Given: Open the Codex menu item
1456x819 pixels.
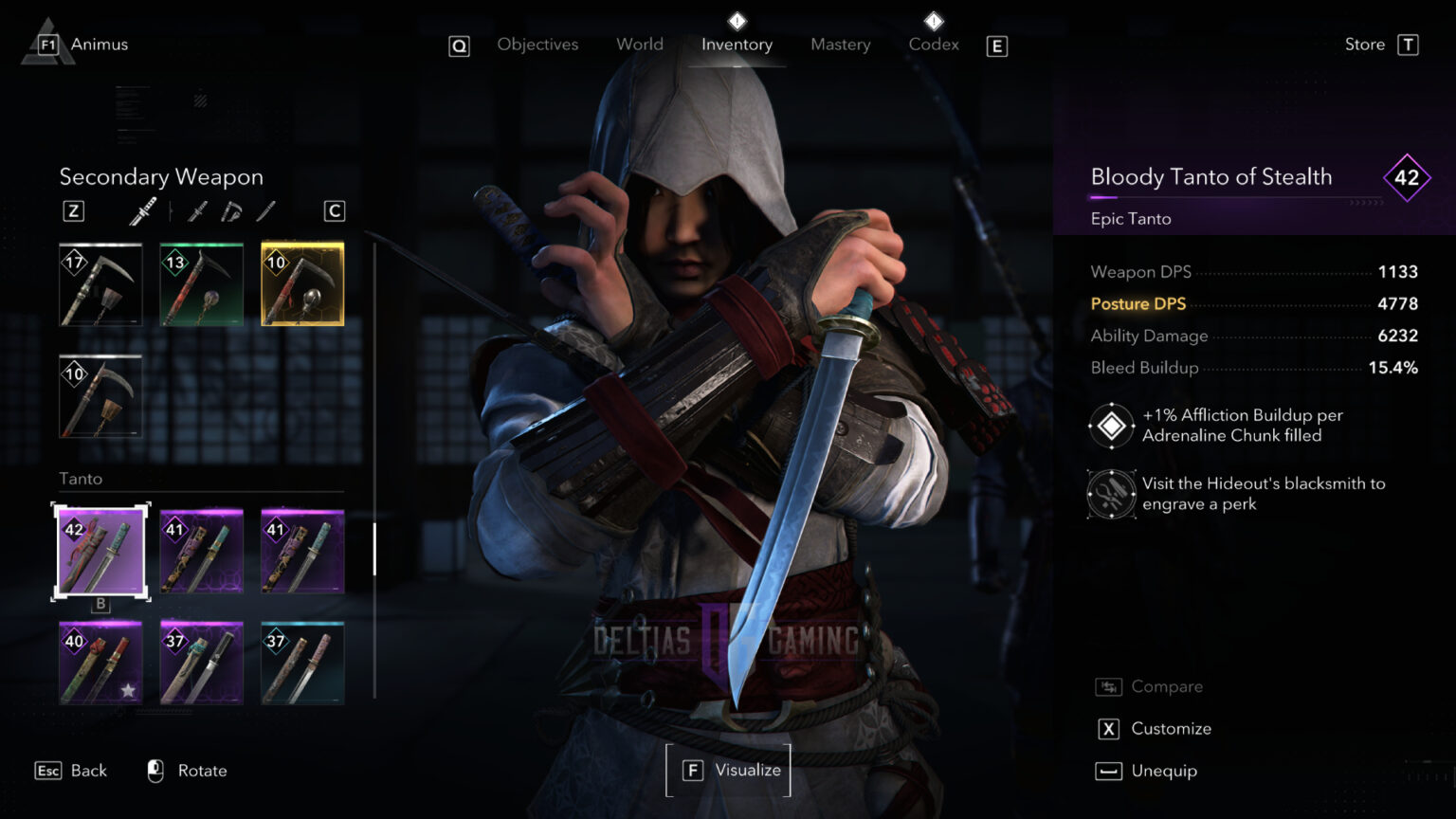Looking at the screenshot, I should tap(933, 44).
